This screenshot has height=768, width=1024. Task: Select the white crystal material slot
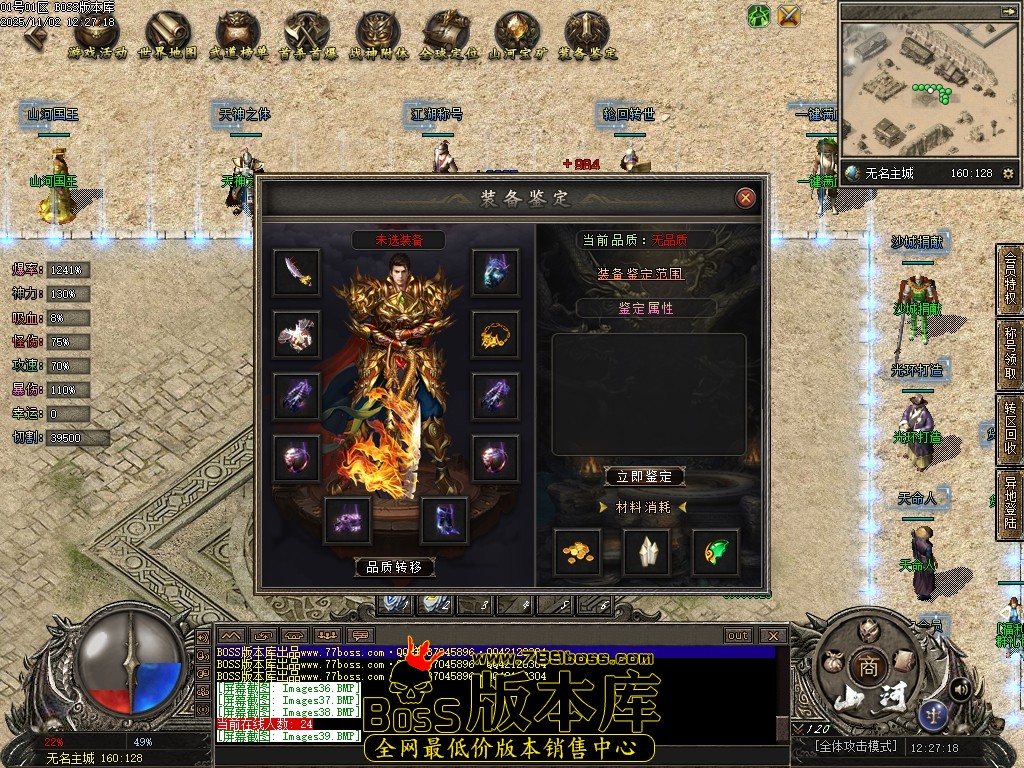[x=646, y=552]
